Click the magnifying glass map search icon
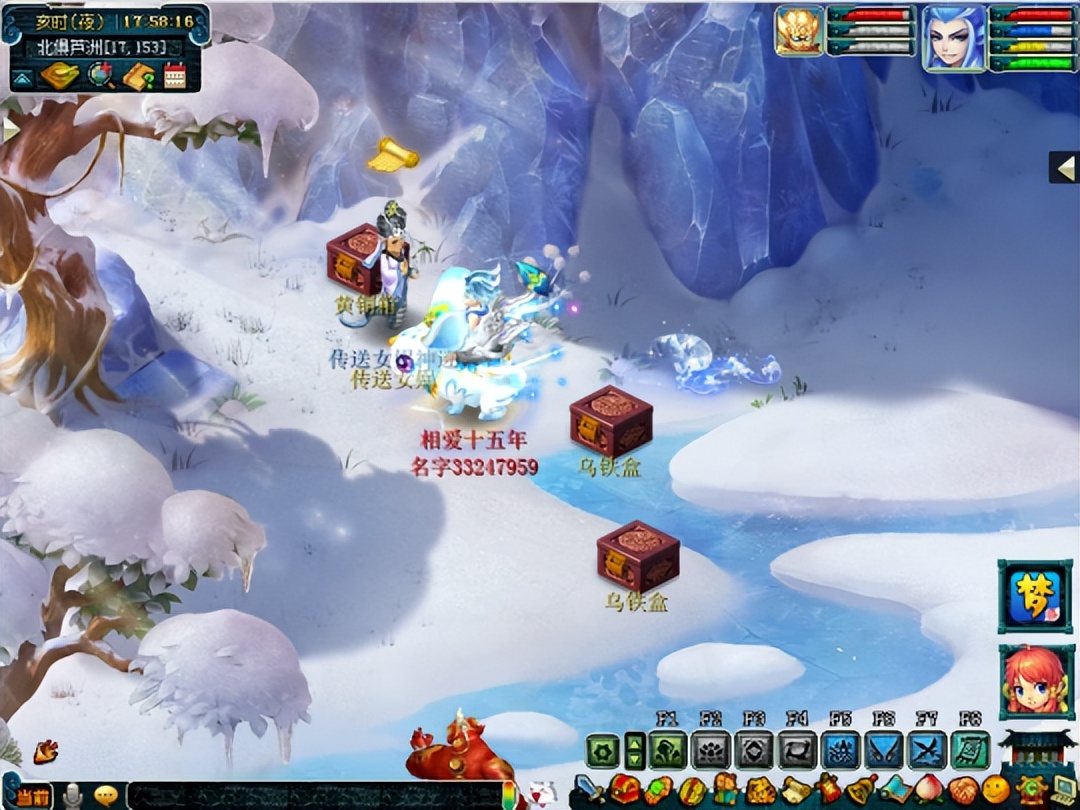 point(101,75)
